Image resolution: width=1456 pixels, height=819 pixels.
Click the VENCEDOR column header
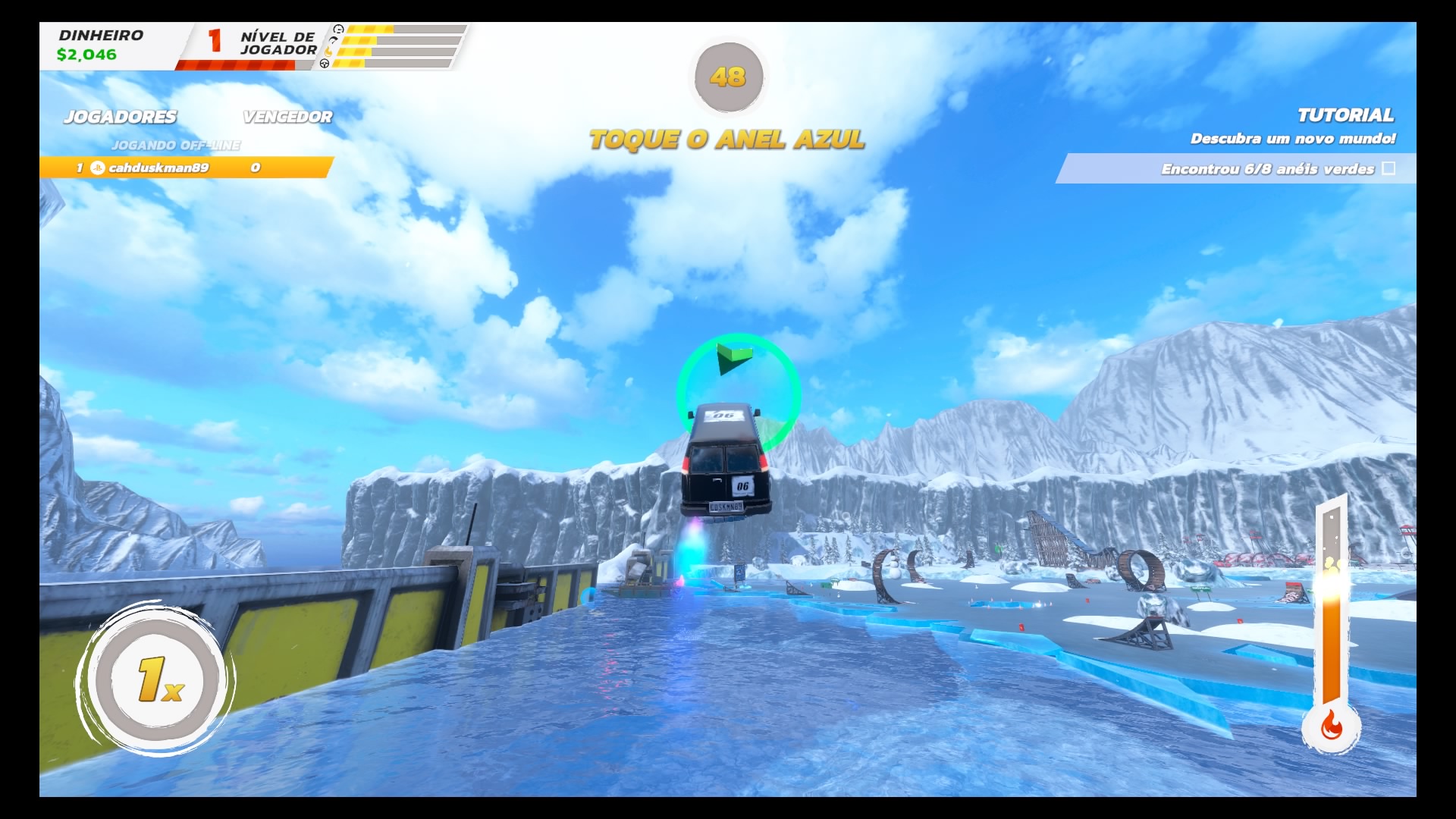click(287, 118)
